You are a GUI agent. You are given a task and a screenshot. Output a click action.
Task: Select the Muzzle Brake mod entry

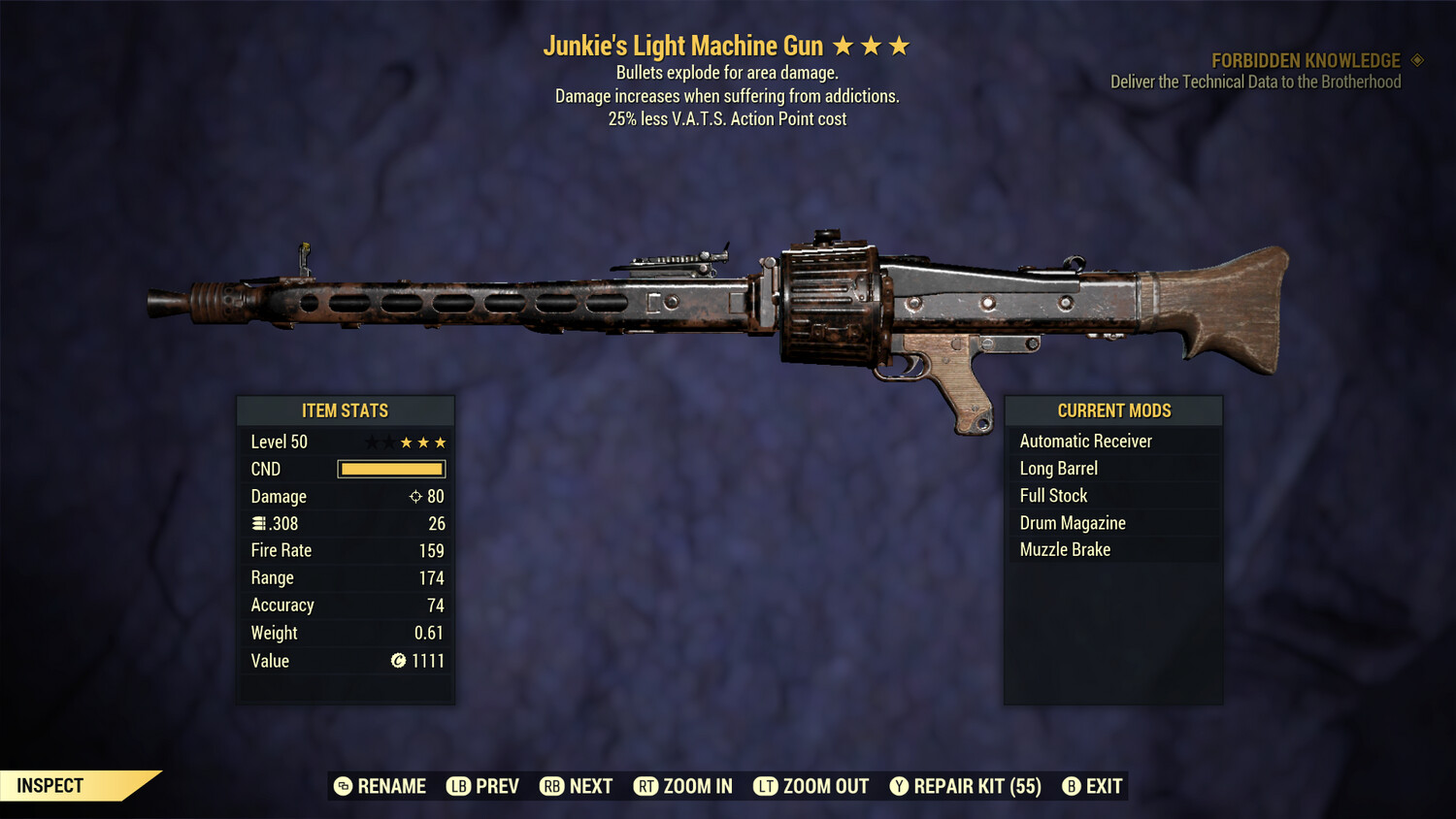click(1065, 549)
